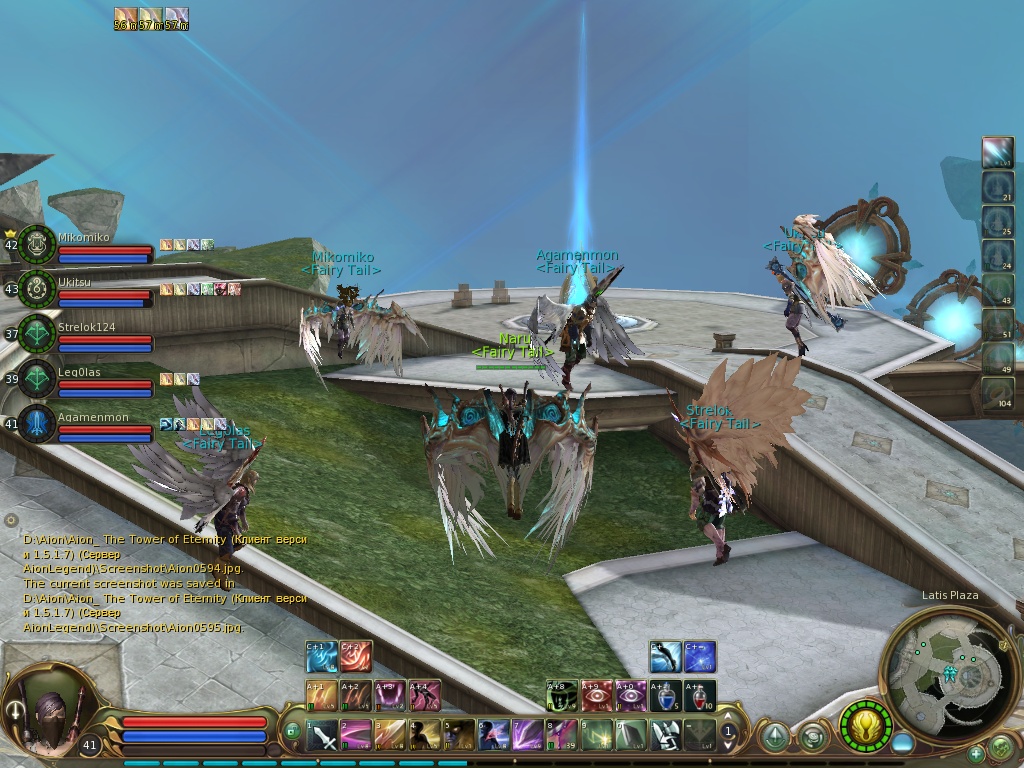Toggle the hotbar lock button
Screen dimensions: 1024x768
point(292,730)
